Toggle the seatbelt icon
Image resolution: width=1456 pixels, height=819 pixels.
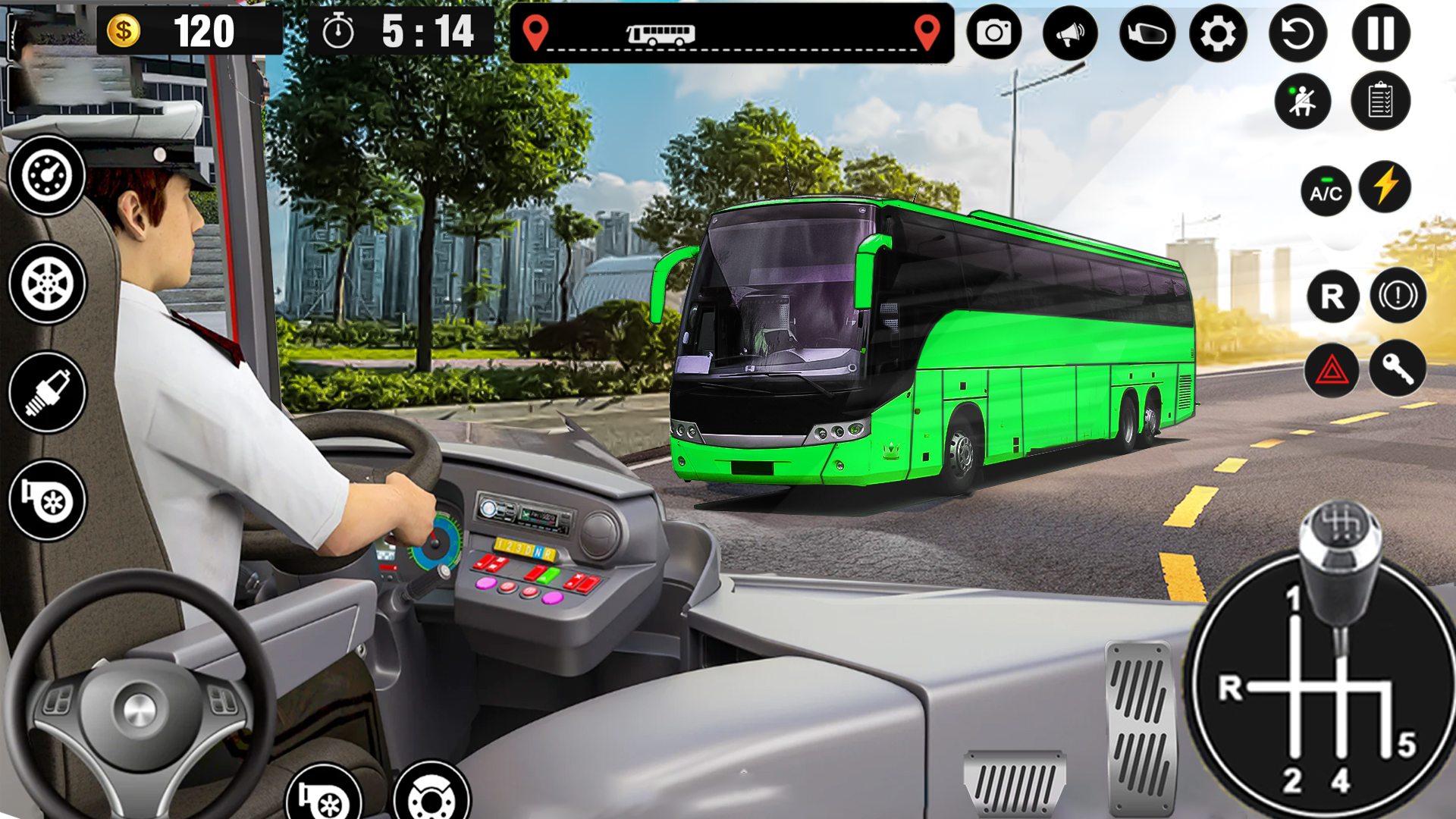pyautogui.click(x=1302, y=101)
